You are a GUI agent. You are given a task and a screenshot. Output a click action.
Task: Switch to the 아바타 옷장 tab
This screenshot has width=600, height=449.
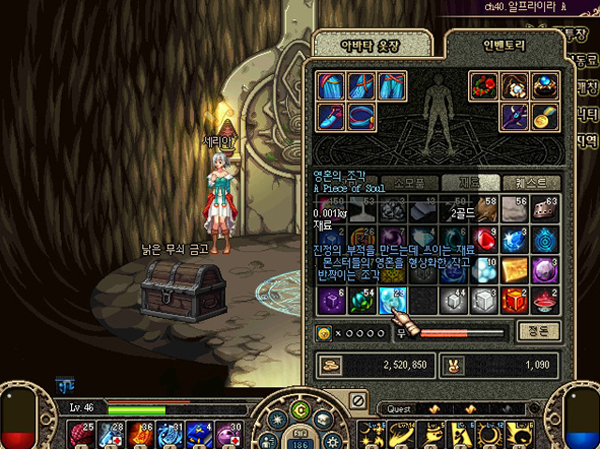click(374, 45)
